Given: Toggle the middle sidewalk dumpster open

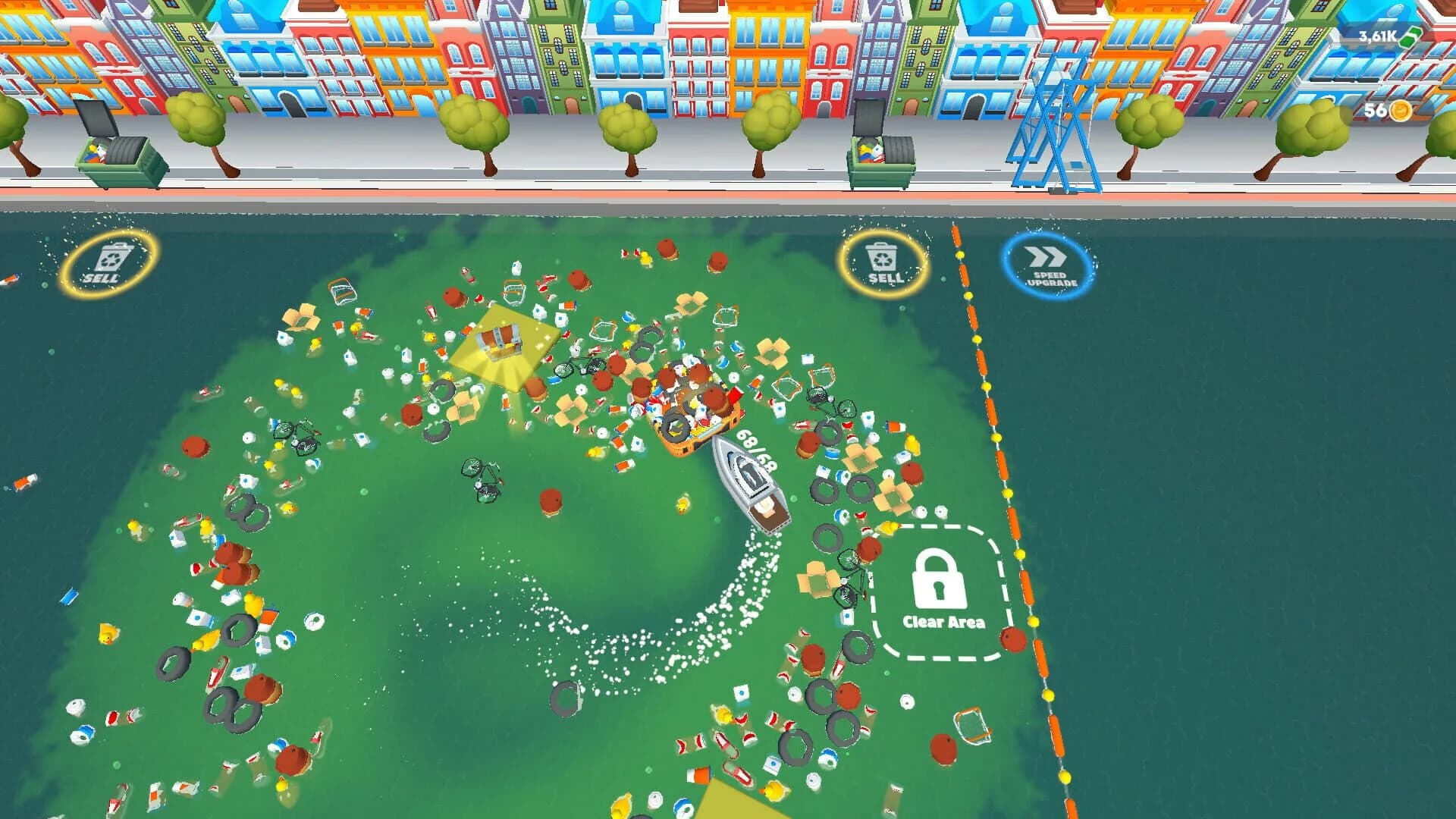Looking at the screenshot, I should coord(880,152).
